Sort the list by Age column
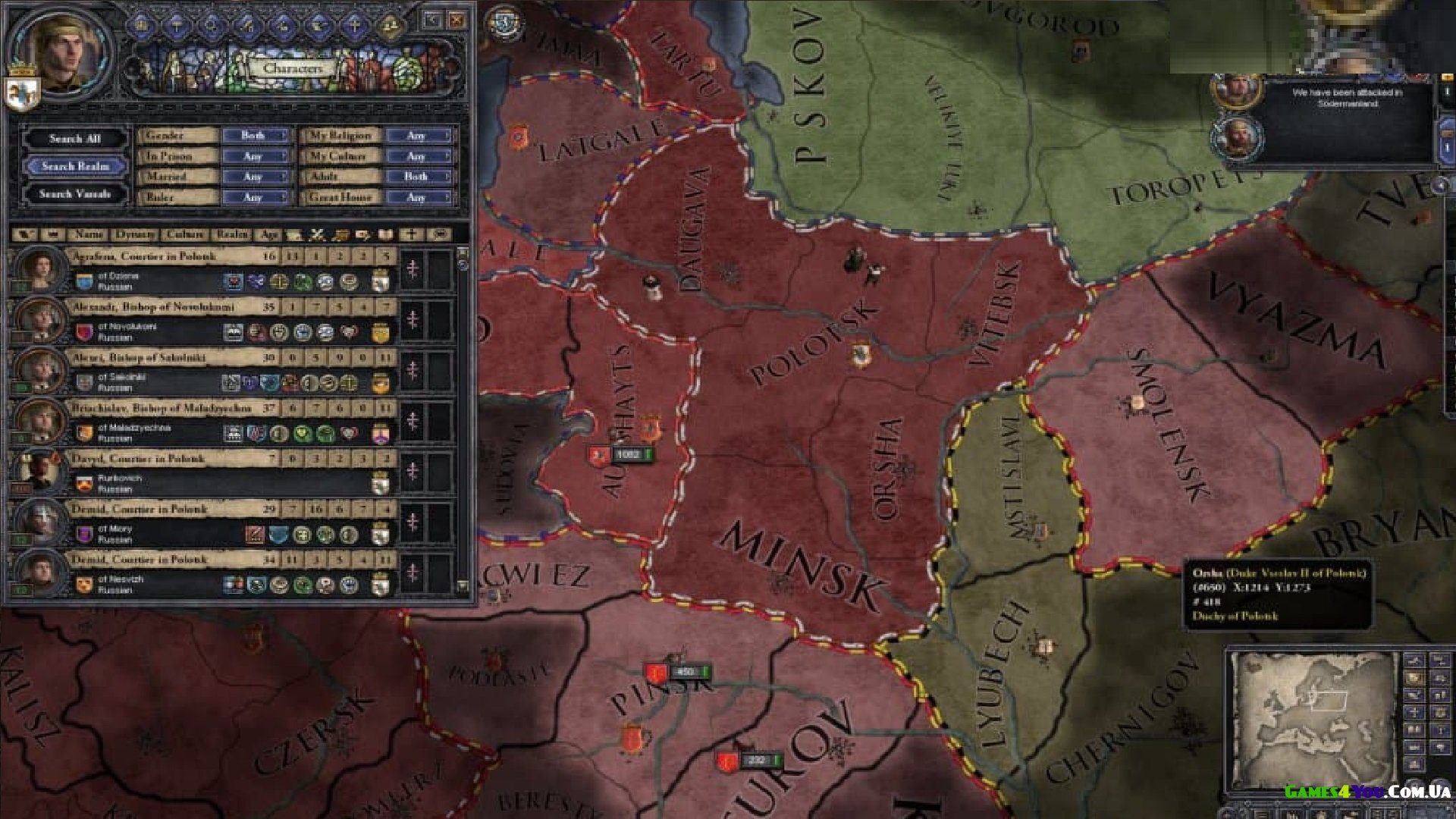 click(x=268, y=235)
